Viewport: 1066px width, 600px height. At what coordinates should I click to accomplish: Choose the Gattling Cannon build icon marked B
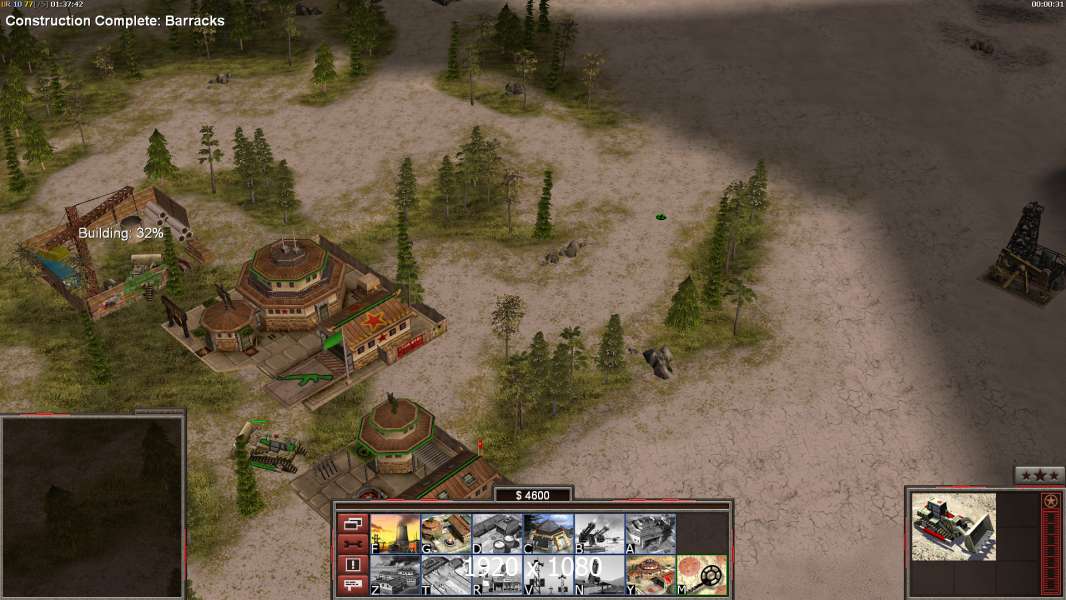599,533
